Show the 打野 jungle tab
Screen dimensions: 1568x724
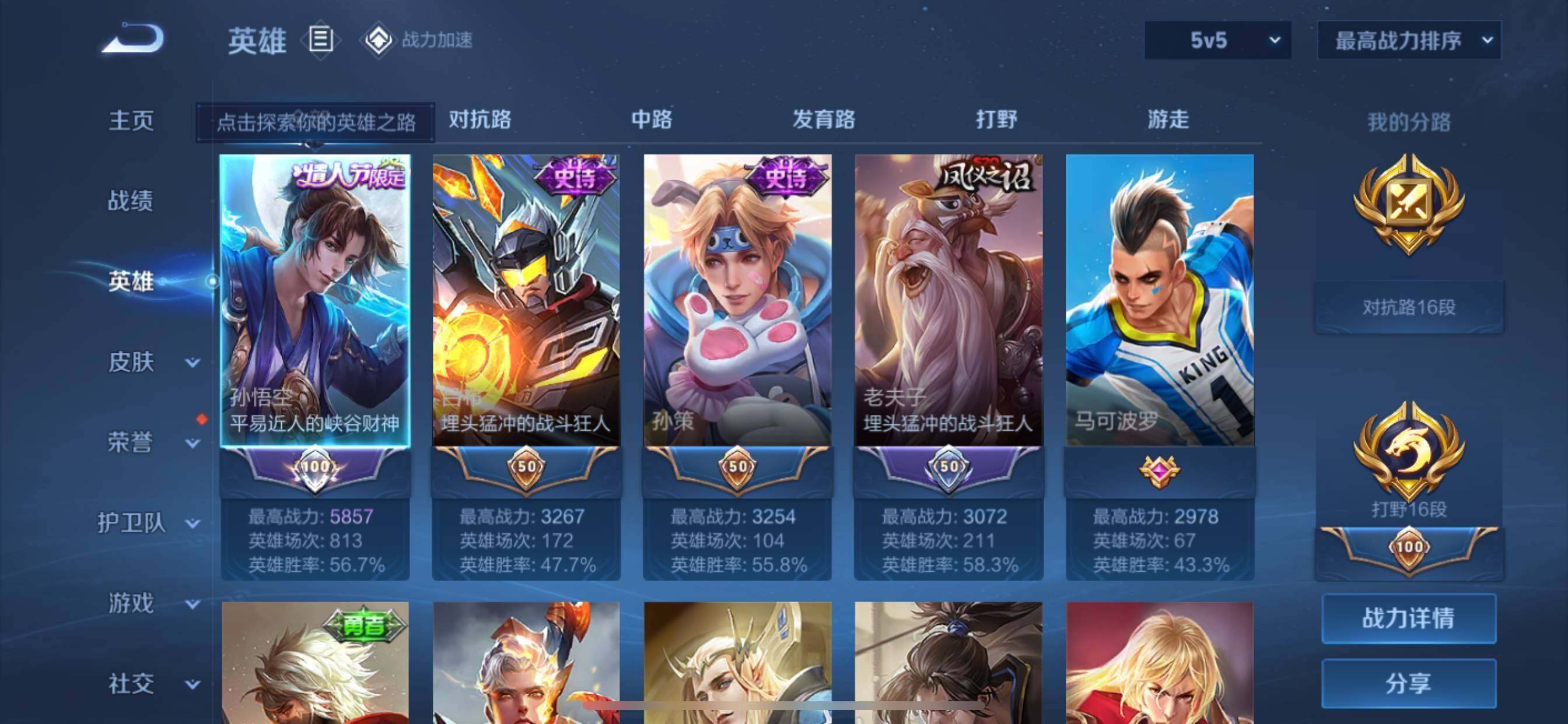tap(996, 120)
